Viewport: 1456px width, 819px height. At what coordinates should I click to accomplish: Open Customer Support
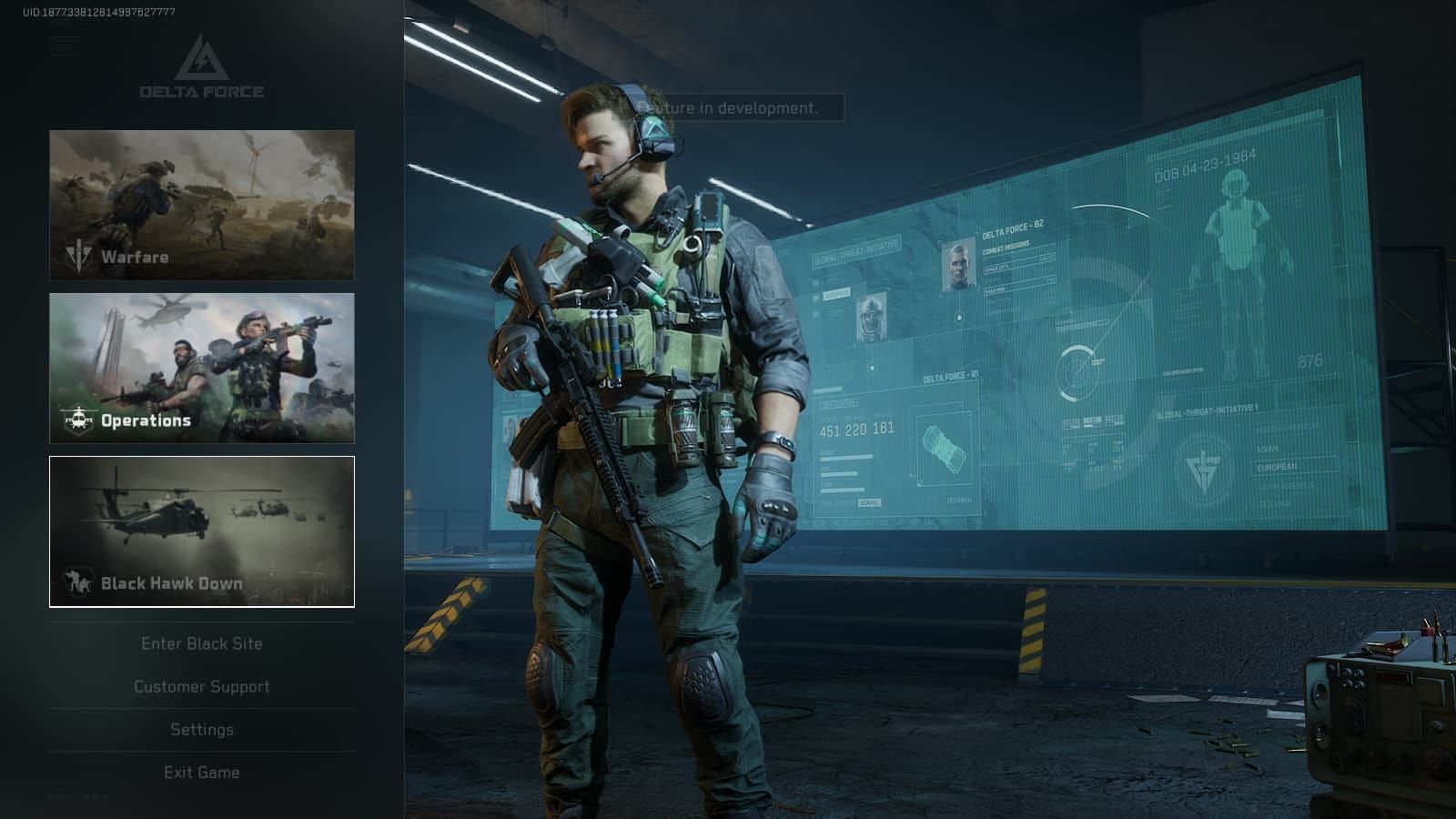click(200, 686)
